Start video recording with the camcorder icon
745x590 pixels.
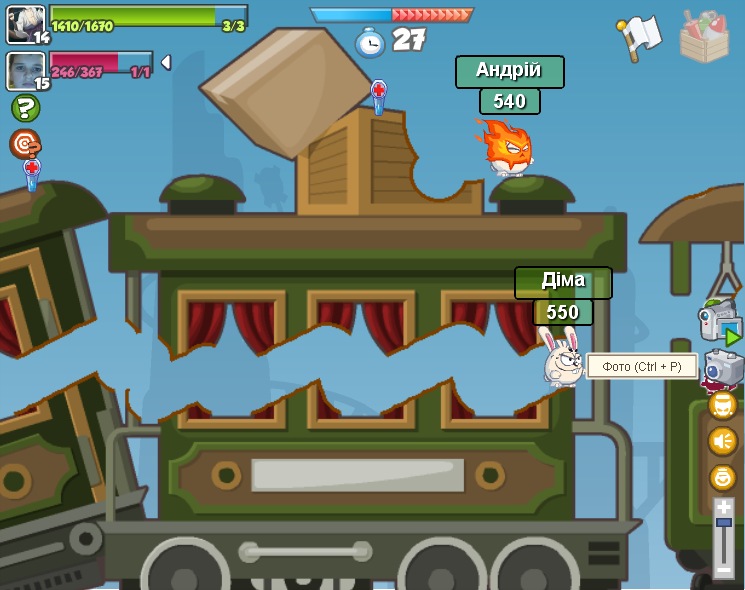click(718, 322)
